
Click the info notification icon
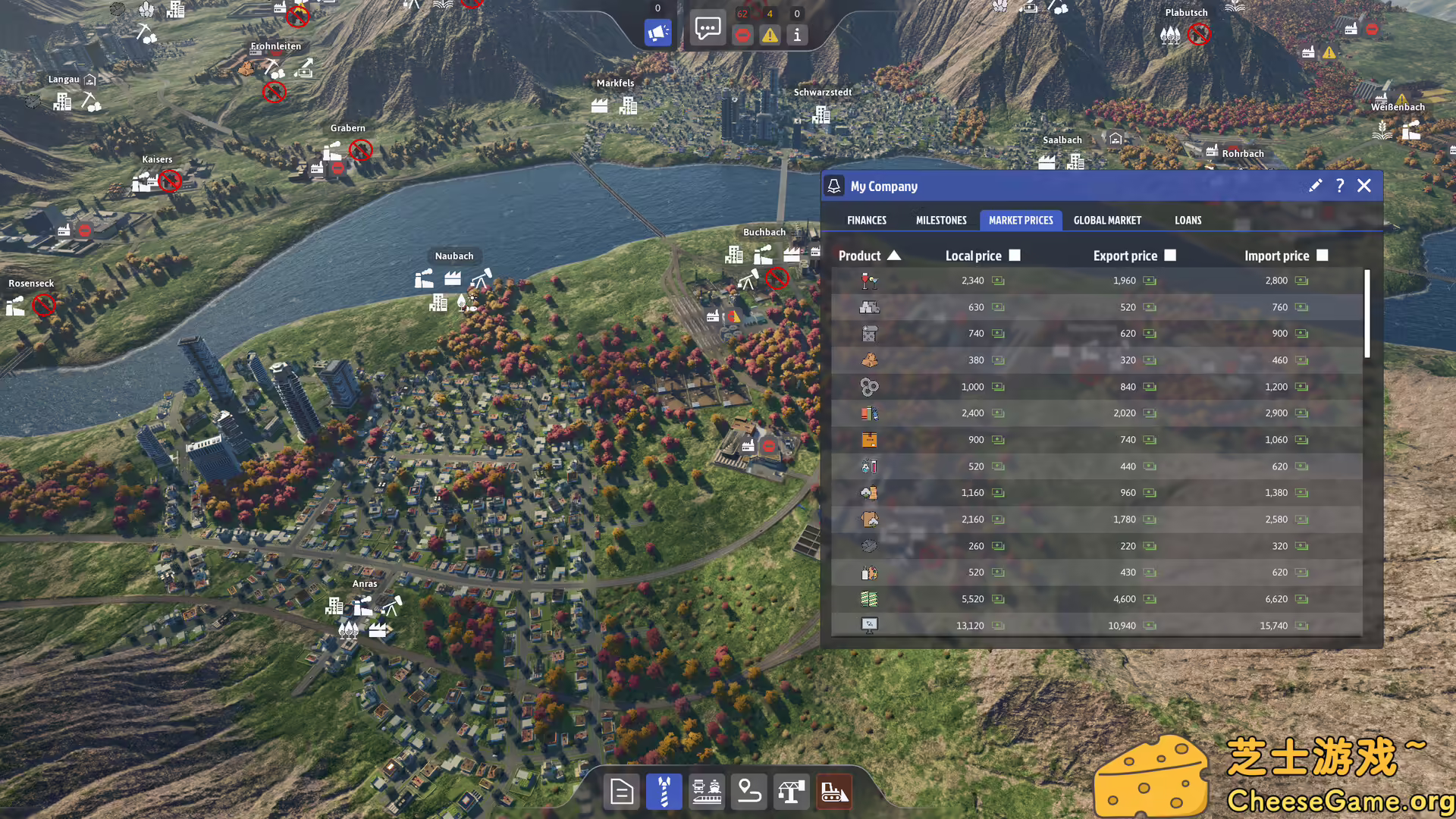797,35
